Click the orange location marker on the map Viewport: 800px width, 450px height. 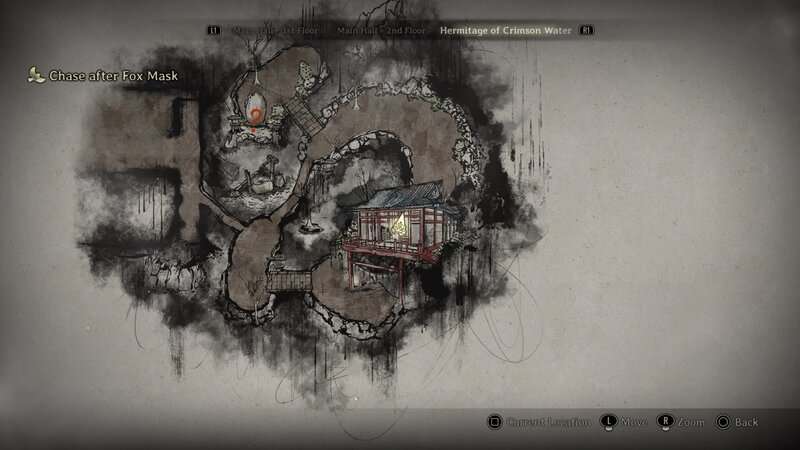(x=257, y=116)
